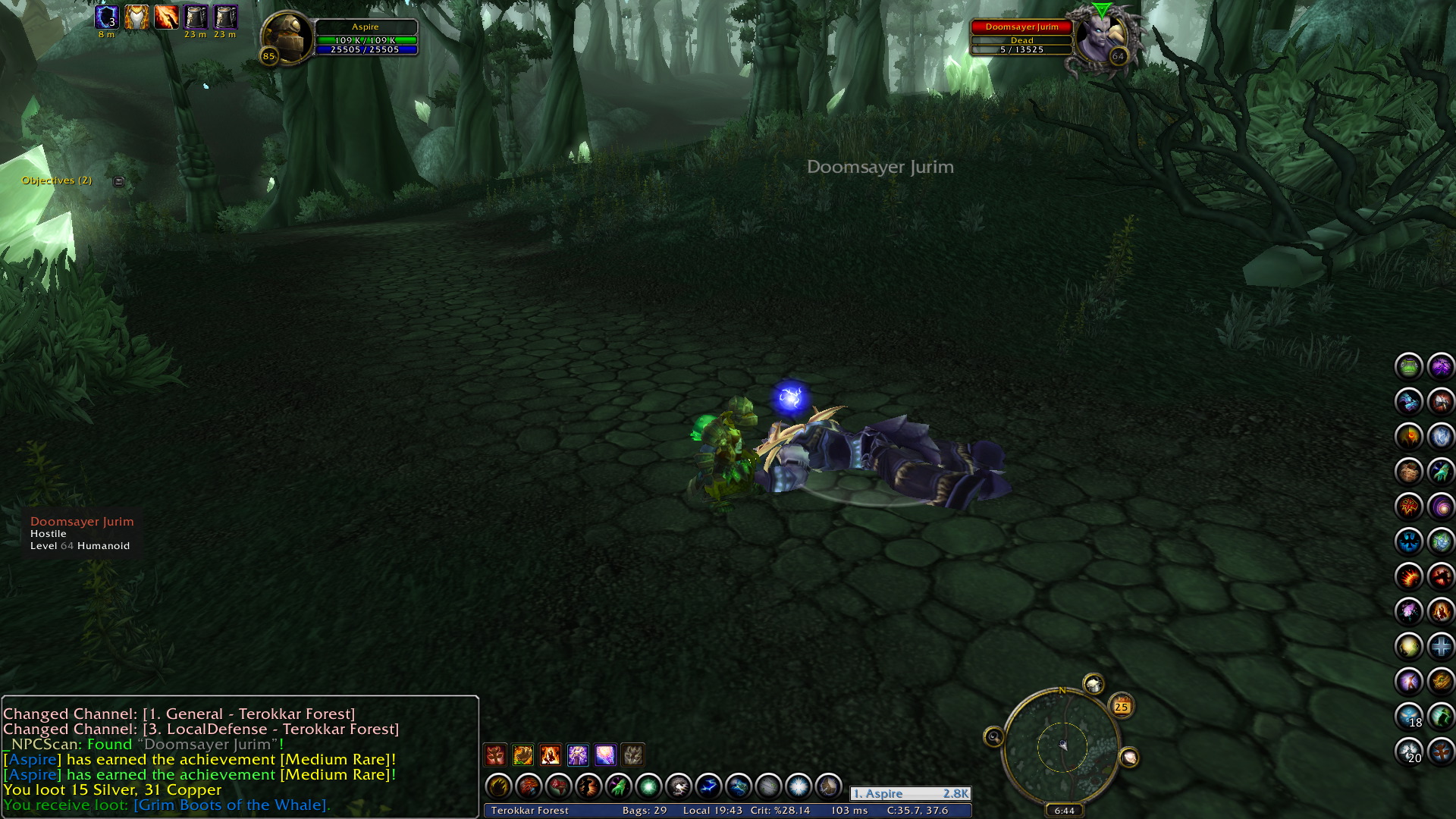The image size is (1456, 819).
Task: Click the beer mug minimap button
Action: point(1093,685)
